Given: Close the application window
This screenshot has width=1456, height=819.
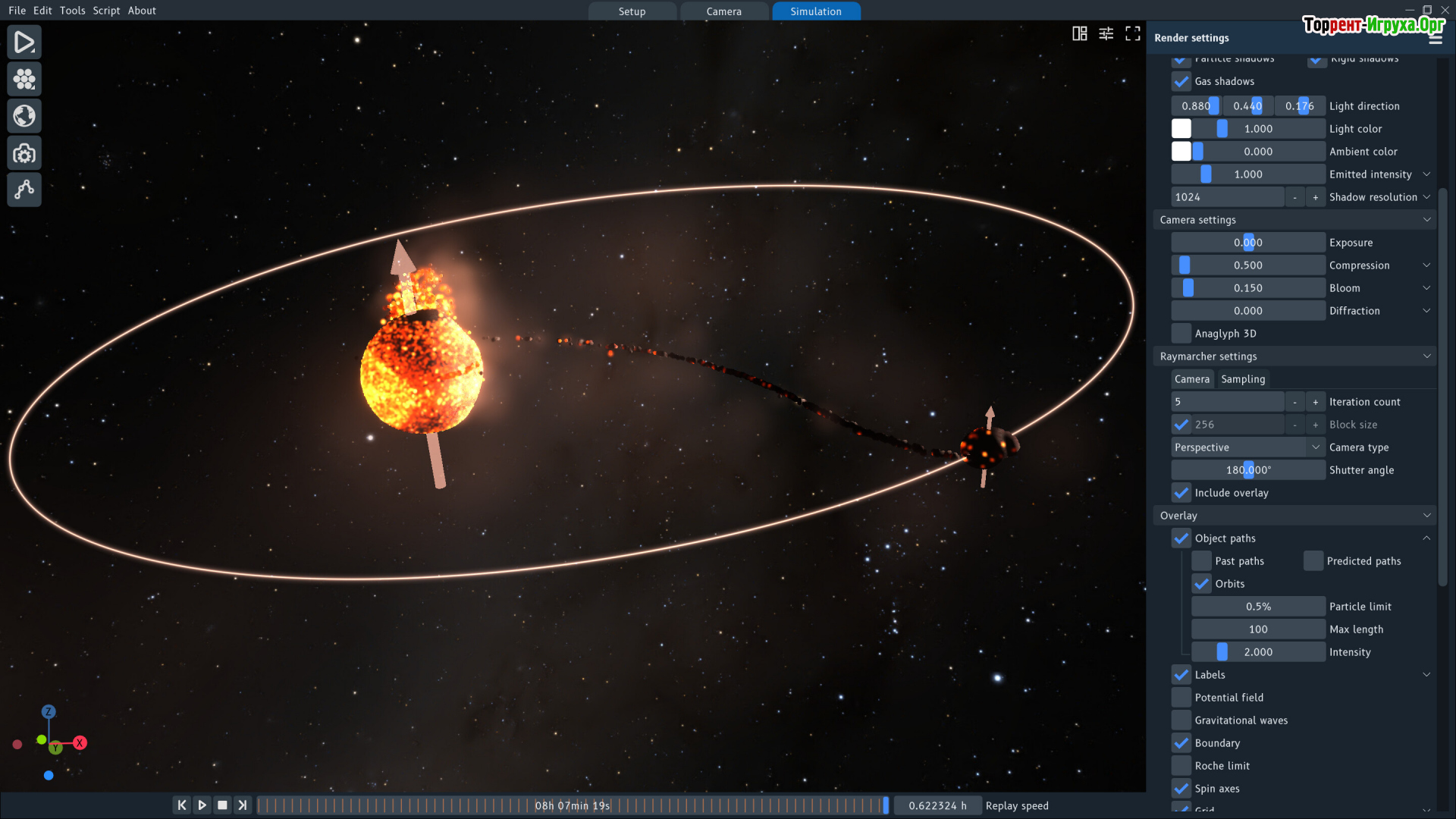Looking at the screenshot, I should point(1445,10).
